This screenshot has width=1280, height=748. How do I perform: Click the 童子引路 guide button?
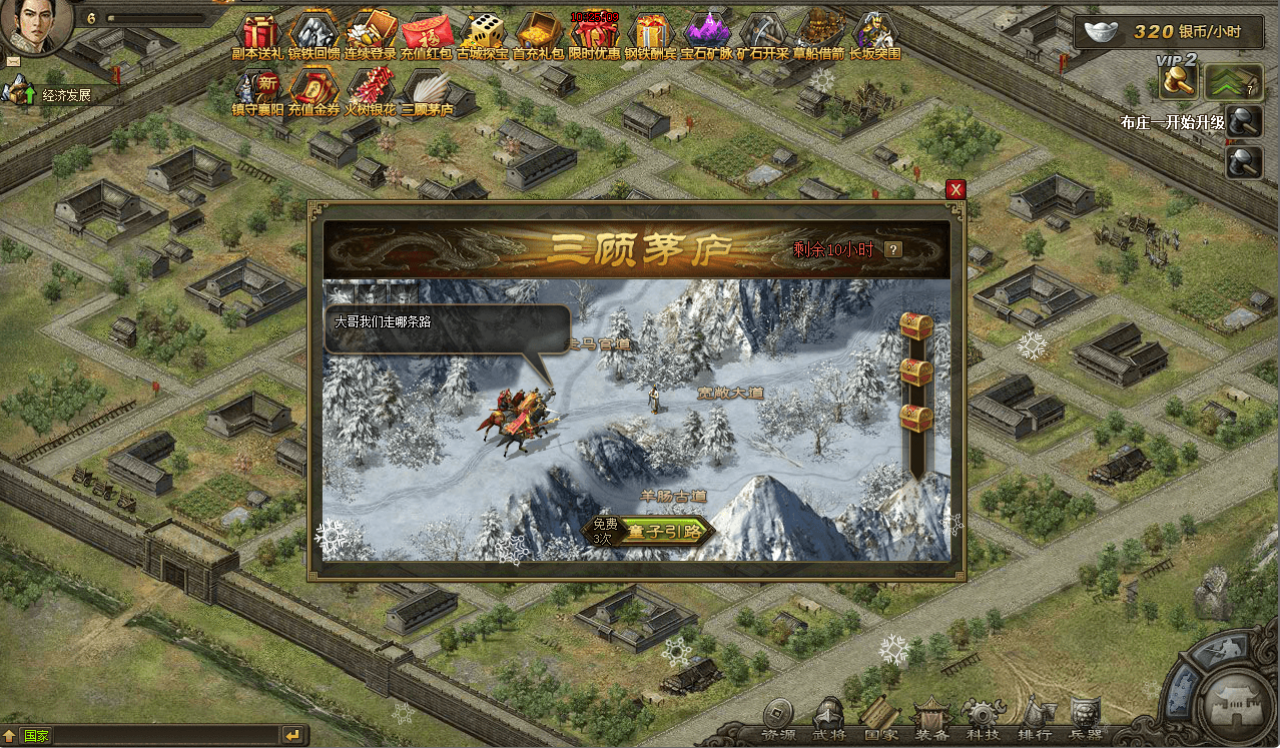(661, 531)
